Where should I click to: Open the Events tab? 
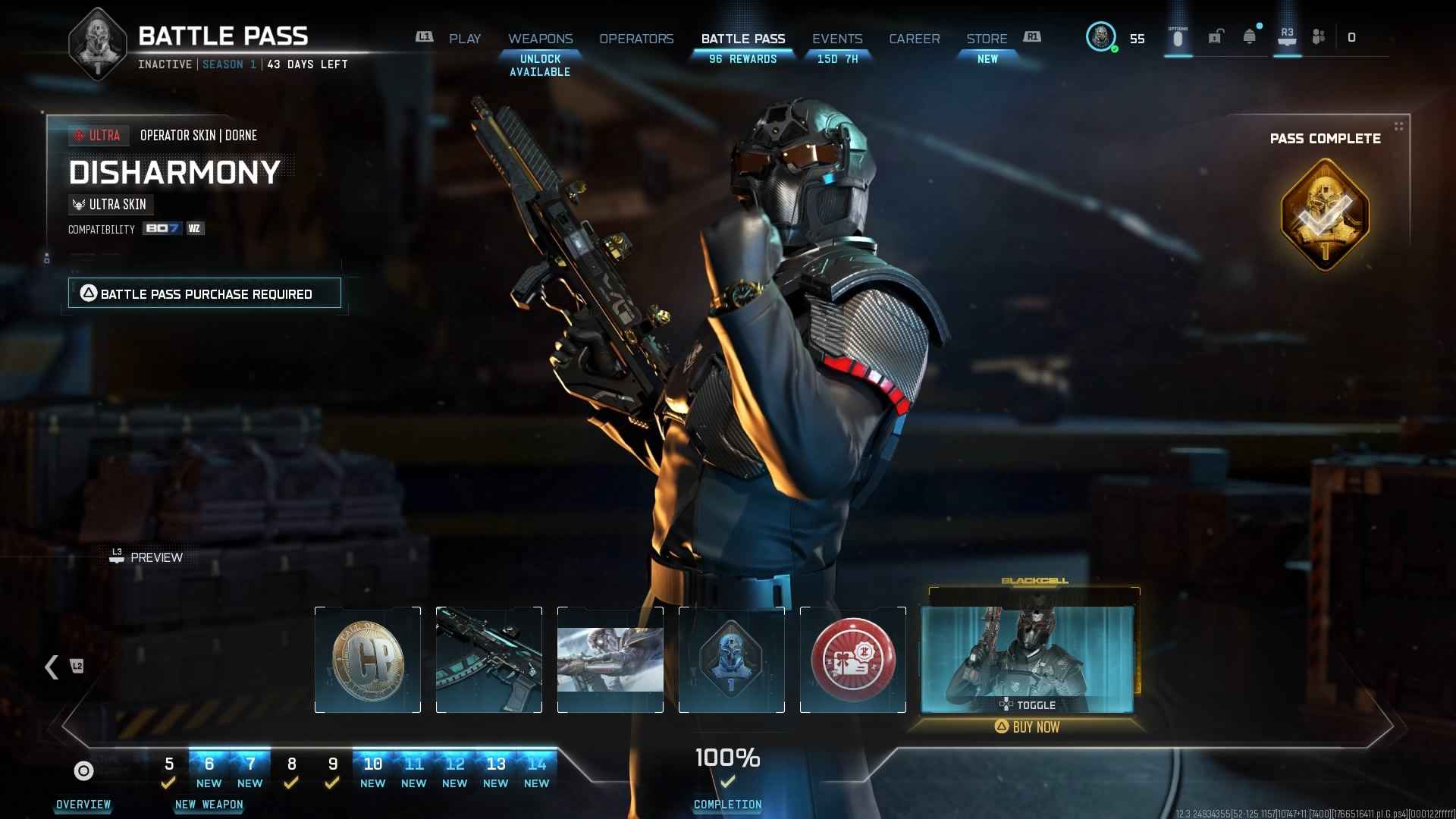click(837, 39)
